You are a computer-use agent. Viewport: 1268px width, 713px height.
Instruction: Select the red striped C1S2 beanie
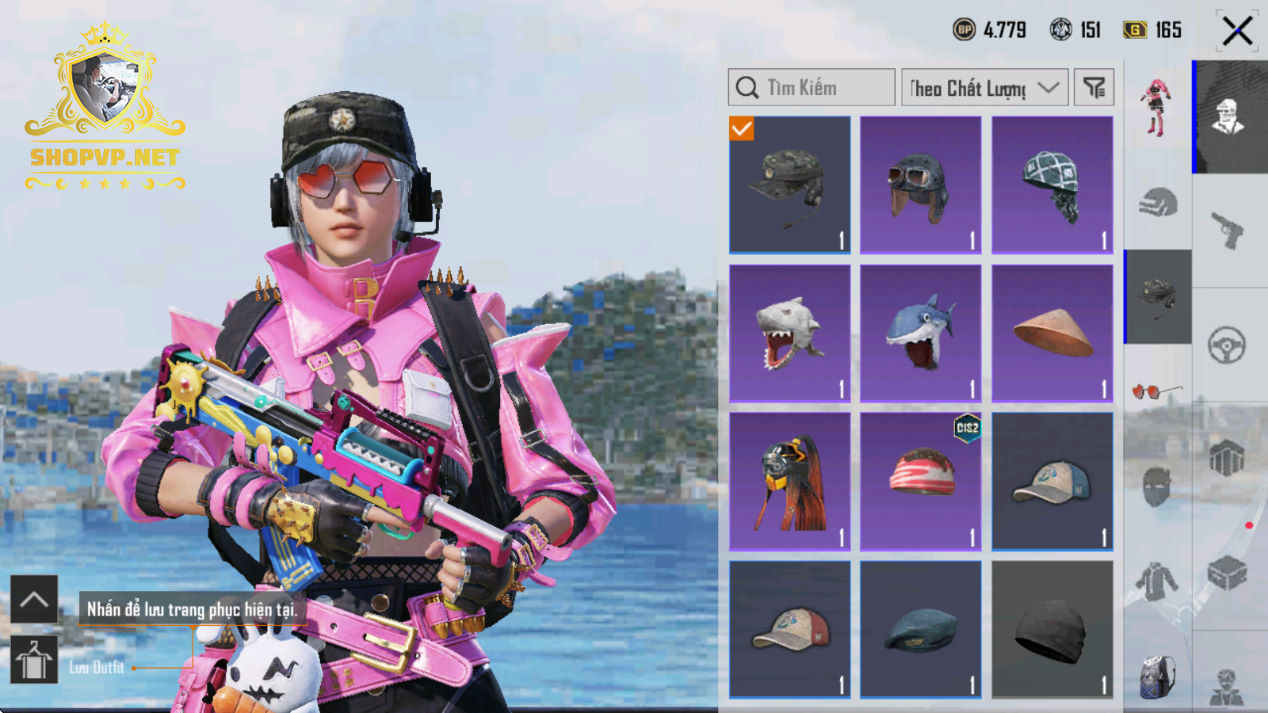click(920, 481)
